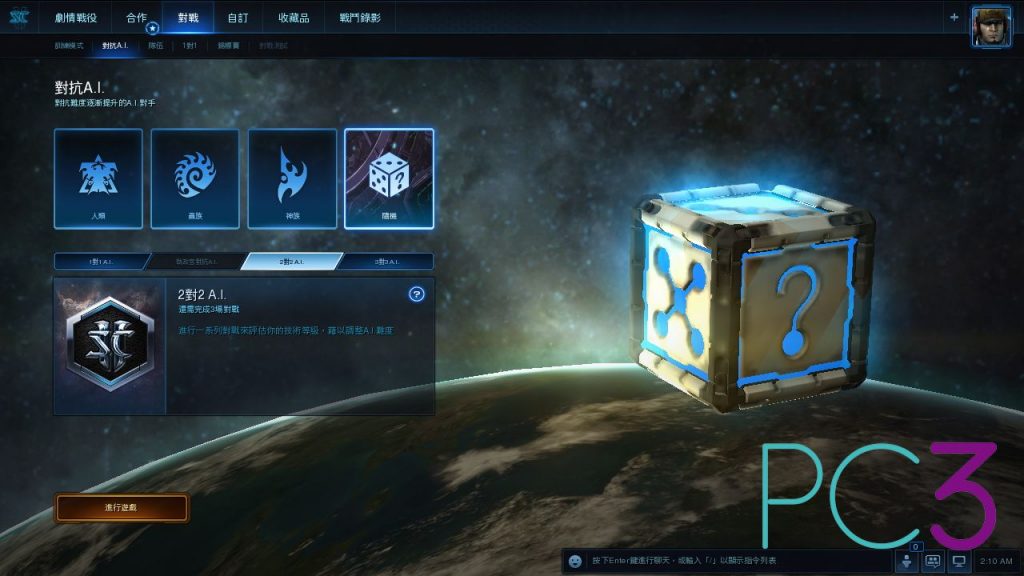
Task: Start the match with 進行遊戲 button
Action: pyautogui.click(x=121, y=508)
